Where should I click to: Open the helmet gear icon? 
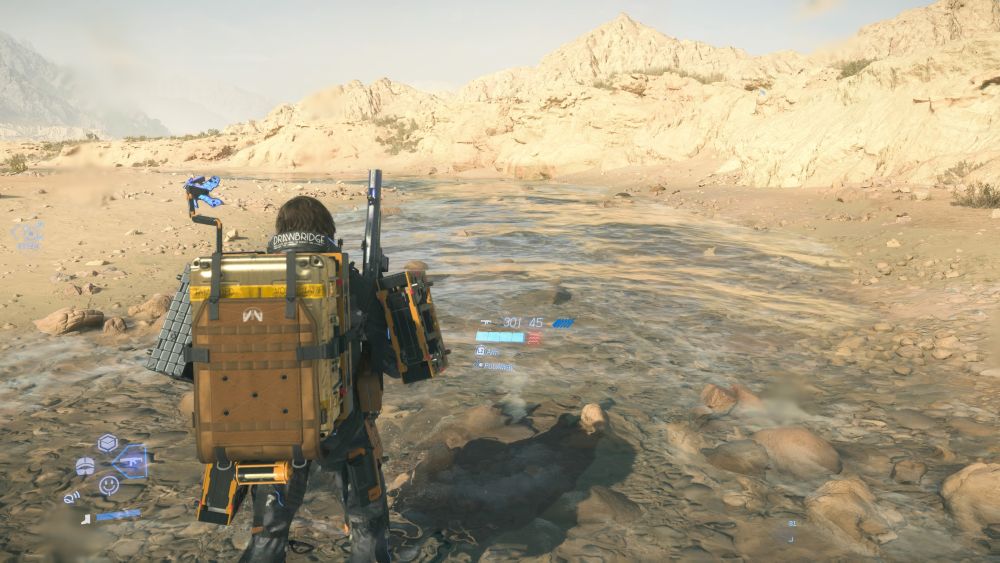click(85, 466)
